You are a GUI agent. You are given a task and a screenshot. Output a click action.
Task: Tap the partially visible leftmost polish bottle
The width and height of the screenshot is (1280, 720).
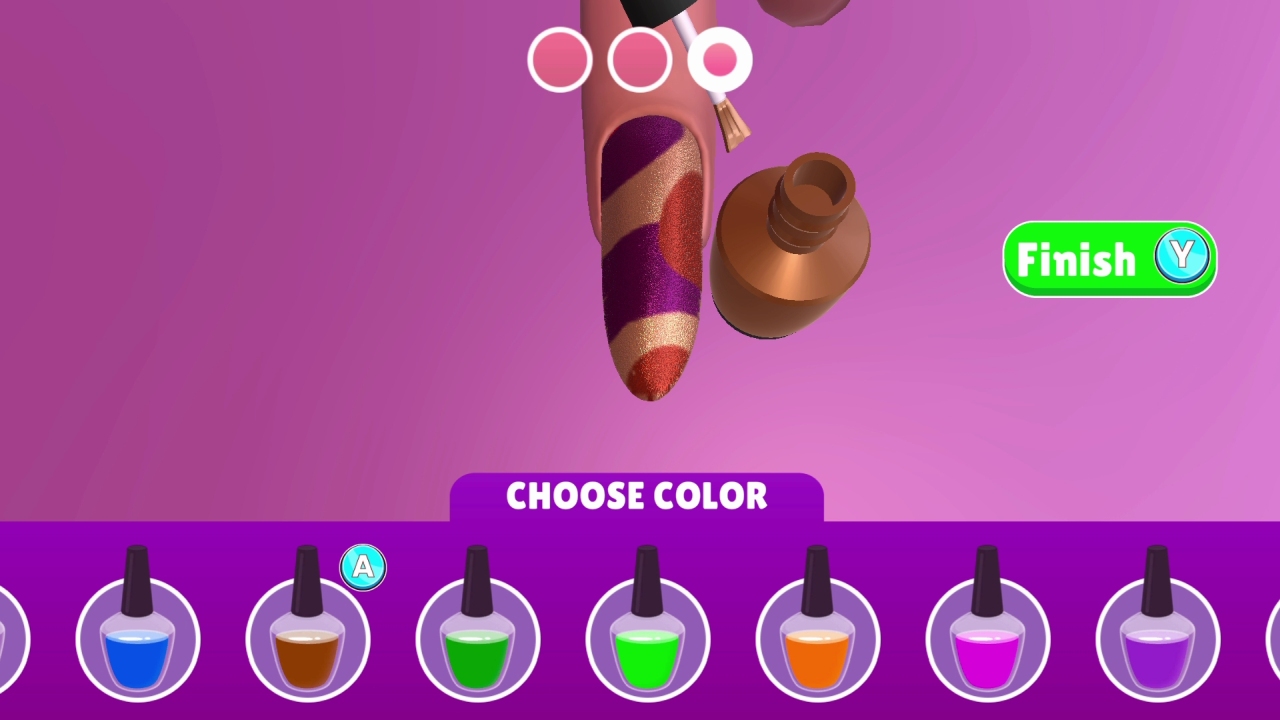8,640
